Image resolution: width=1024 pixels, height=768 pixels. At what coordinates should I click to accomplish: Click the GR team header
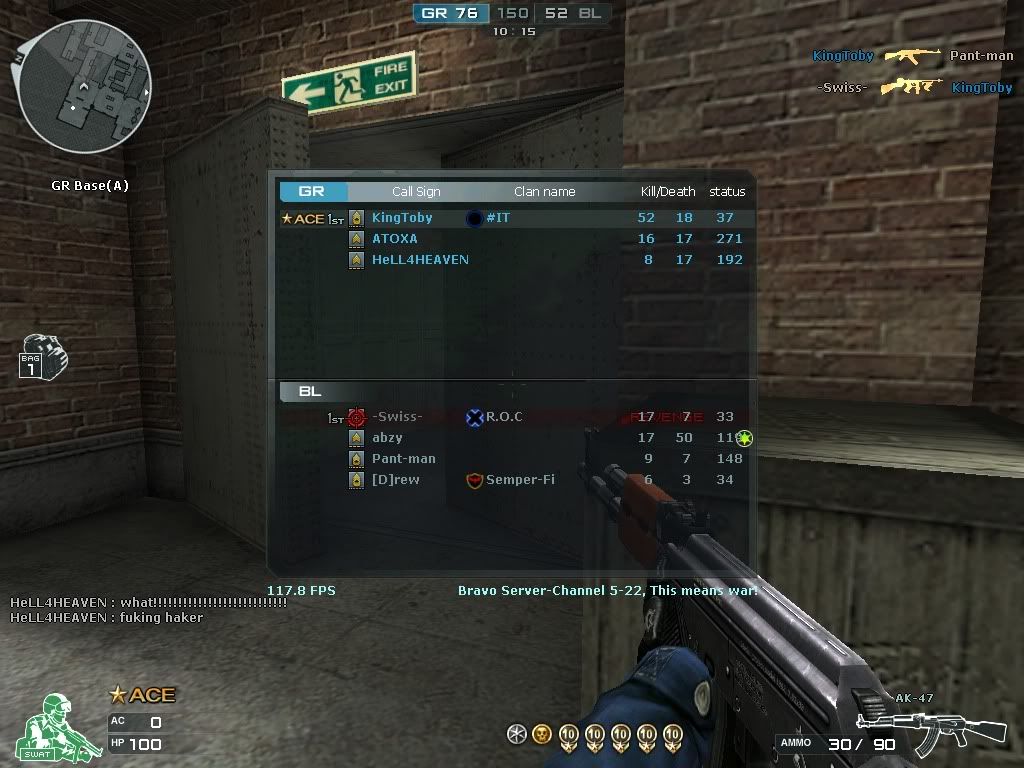313,192
